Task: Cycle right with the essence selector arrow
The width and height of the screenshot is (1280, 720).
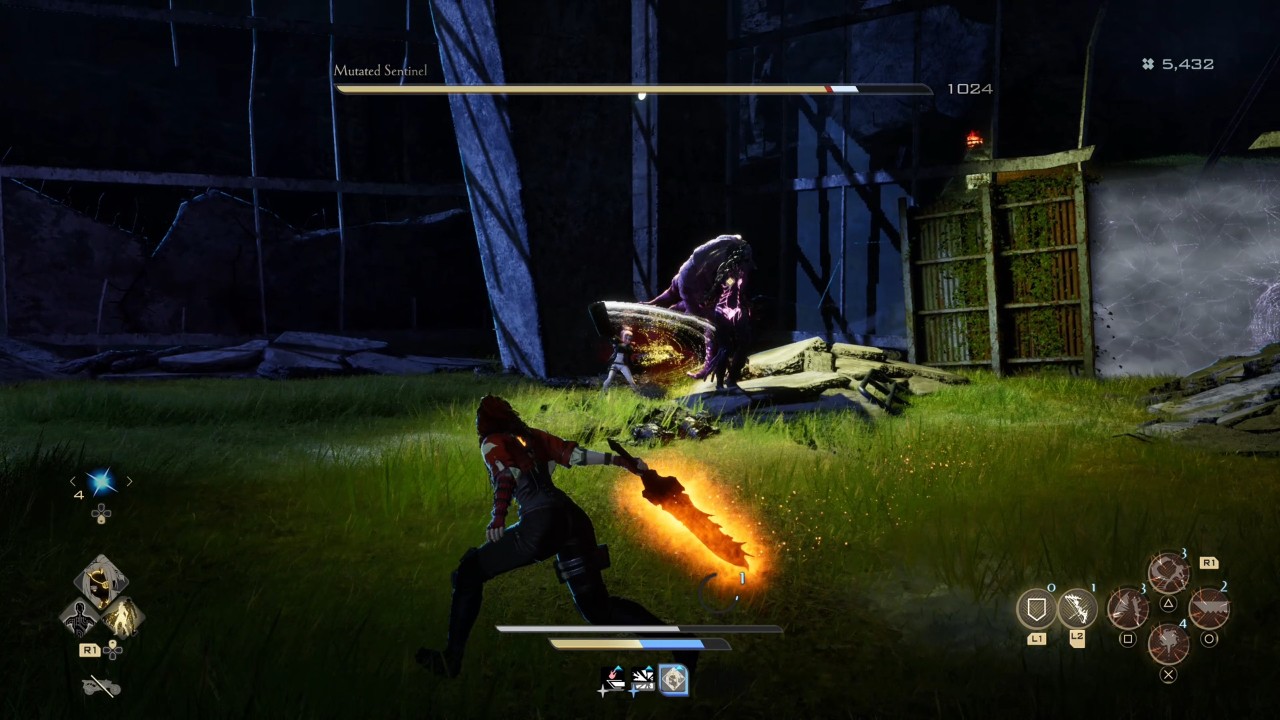Action: tap(128, 482)
